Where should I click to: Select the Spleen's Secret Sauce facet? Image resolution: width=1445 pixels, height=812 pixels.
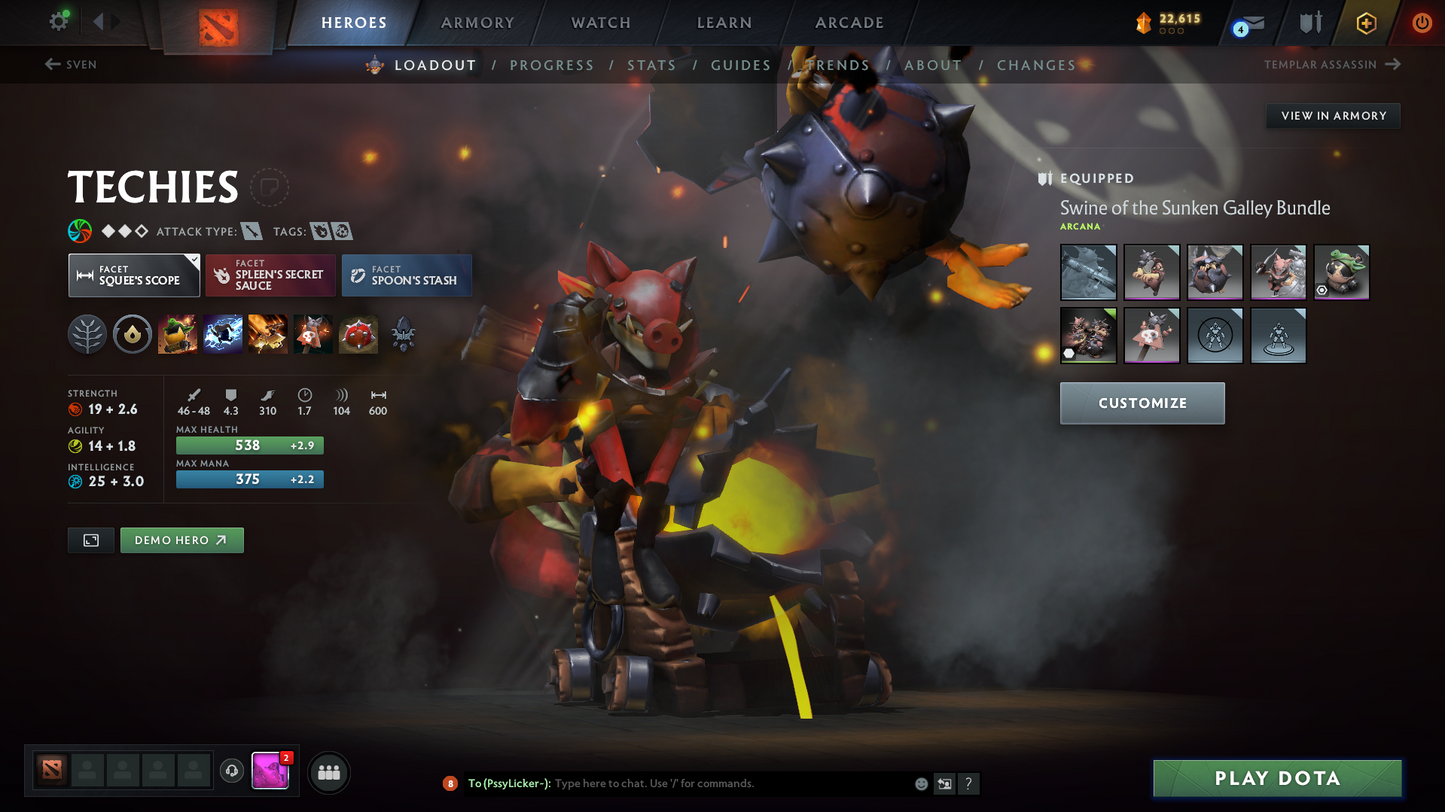[x=270, y=276]
